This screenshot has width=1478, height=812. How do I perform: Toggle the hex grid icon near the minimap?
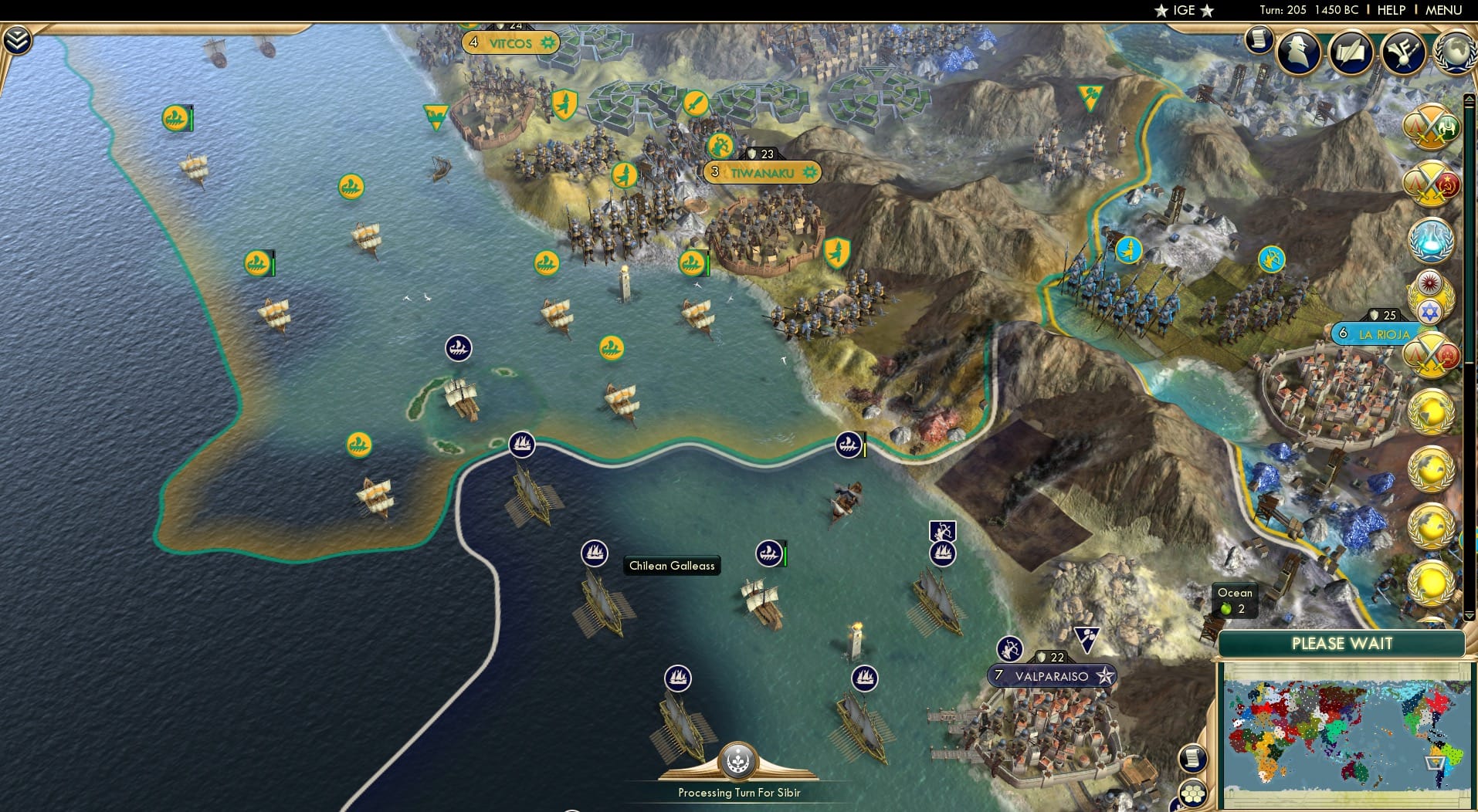coord(1194,794)
